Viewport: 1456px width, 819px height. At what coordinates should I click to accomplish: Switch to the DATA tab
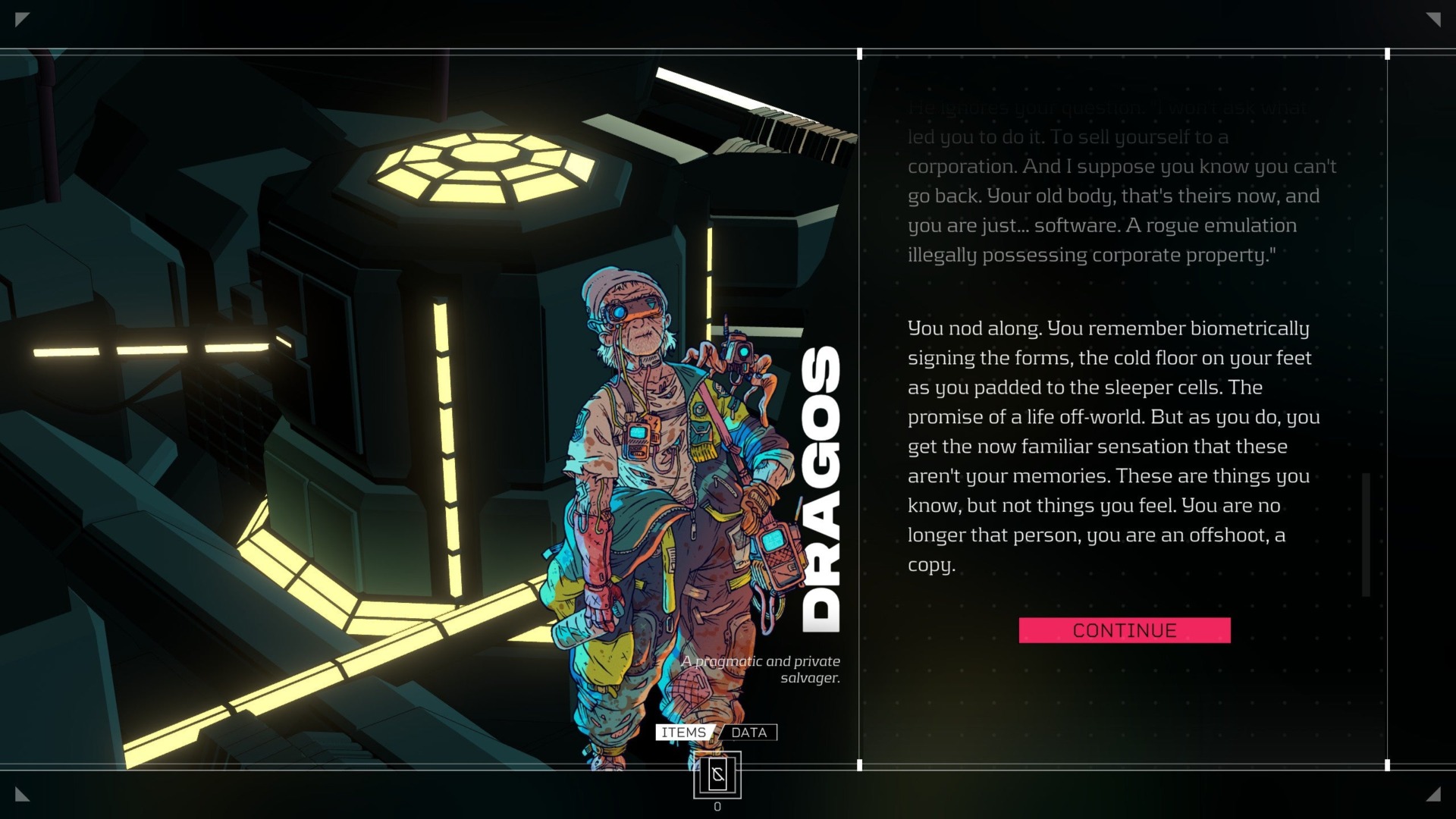(749, 733)
